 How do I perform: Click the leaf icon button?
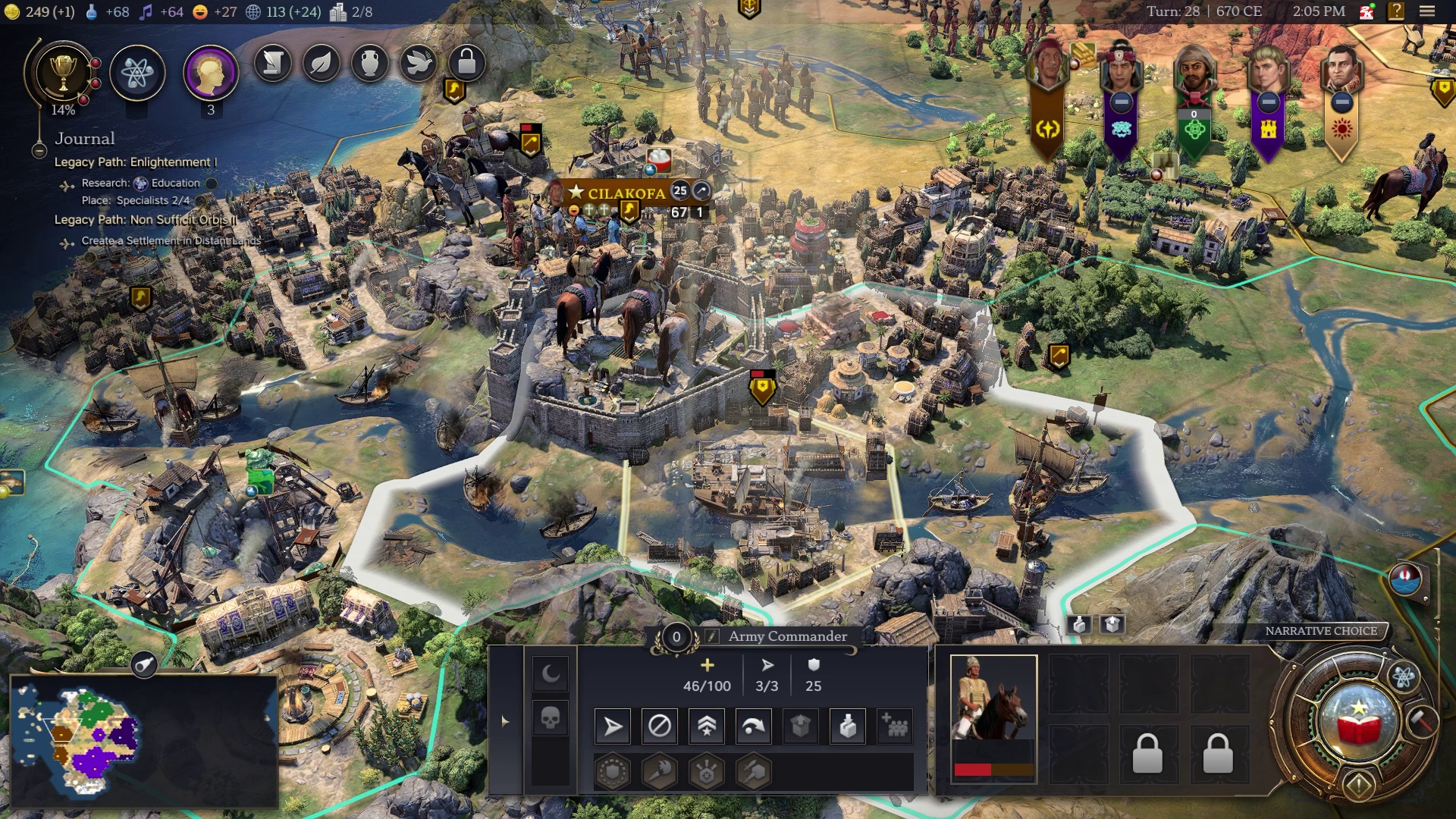[x=322, y=64]
